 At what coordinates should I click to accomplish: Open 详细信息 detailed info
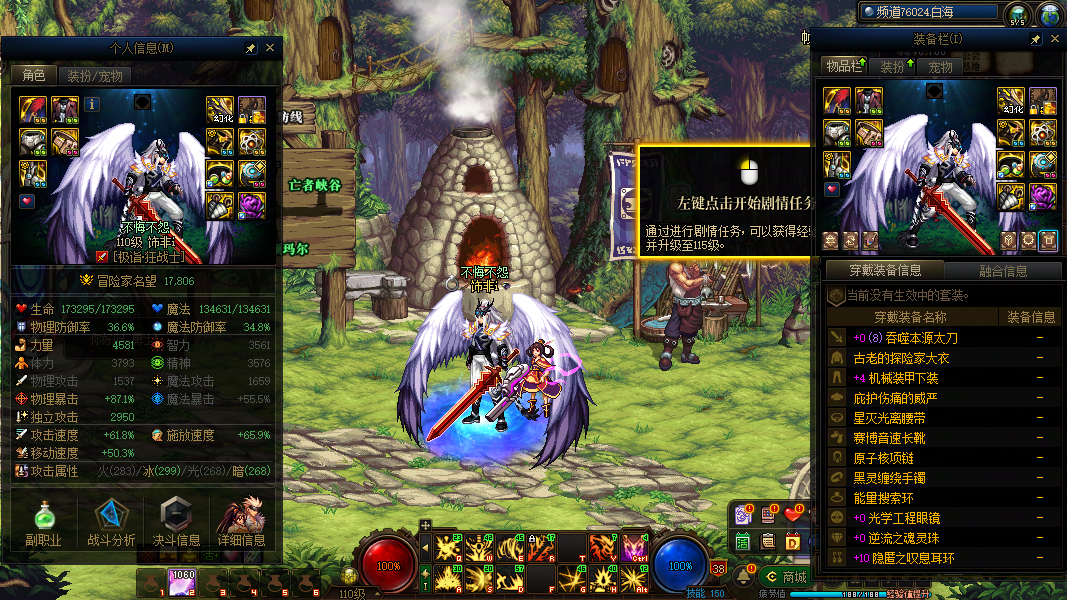[241, 524]
